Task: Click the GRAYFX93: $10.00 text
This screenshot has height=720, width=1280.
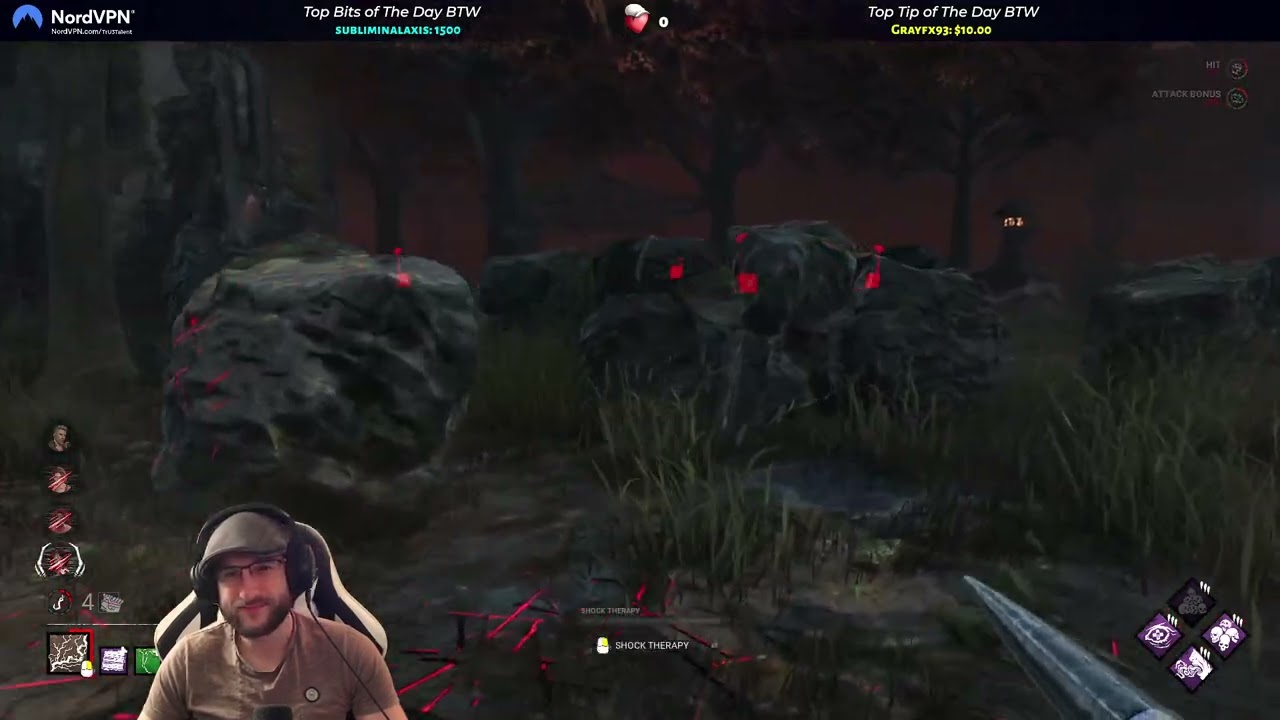Action: (940, 30)
